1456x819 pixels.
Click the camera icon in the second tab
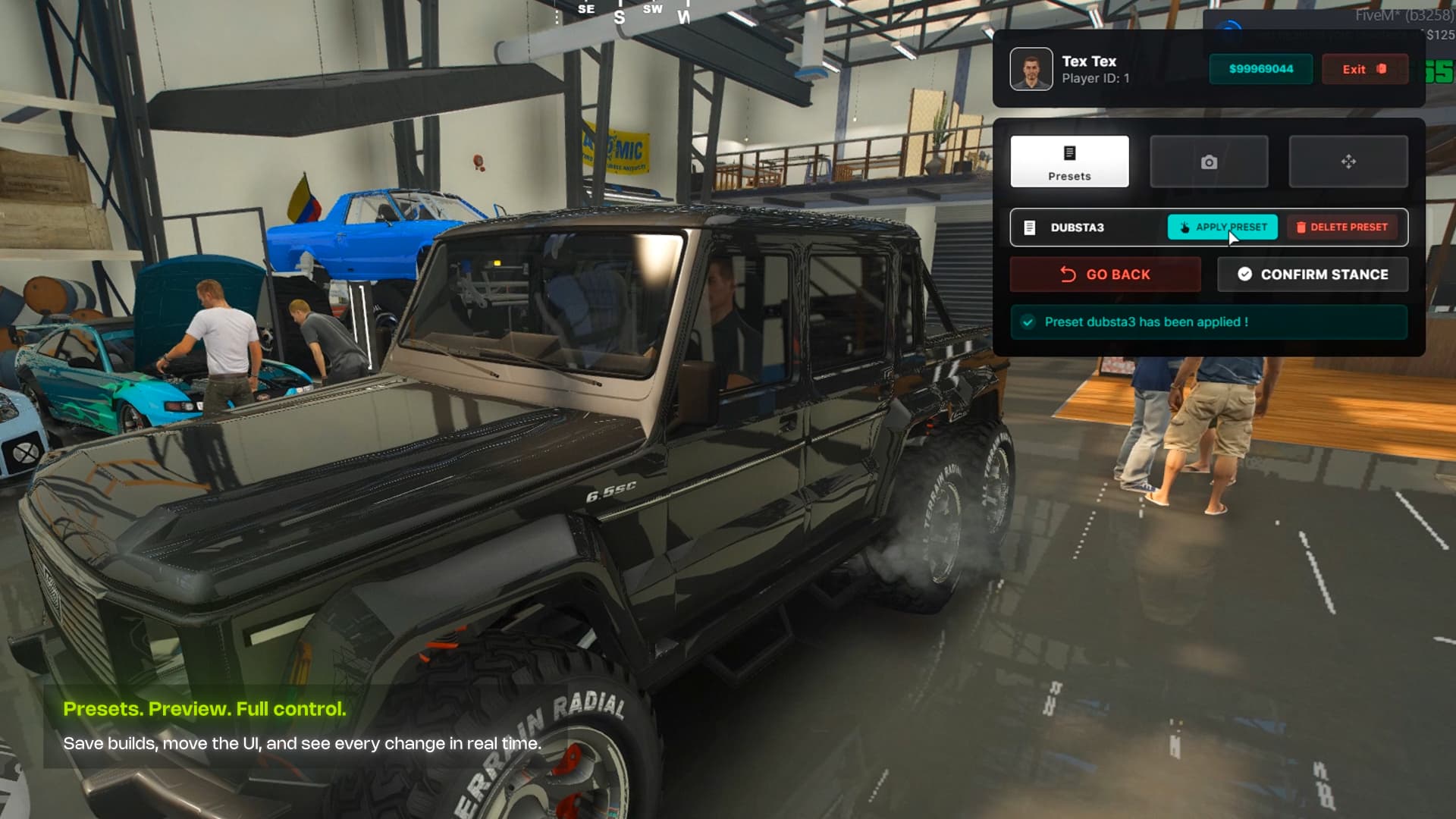pos(1209,162)
